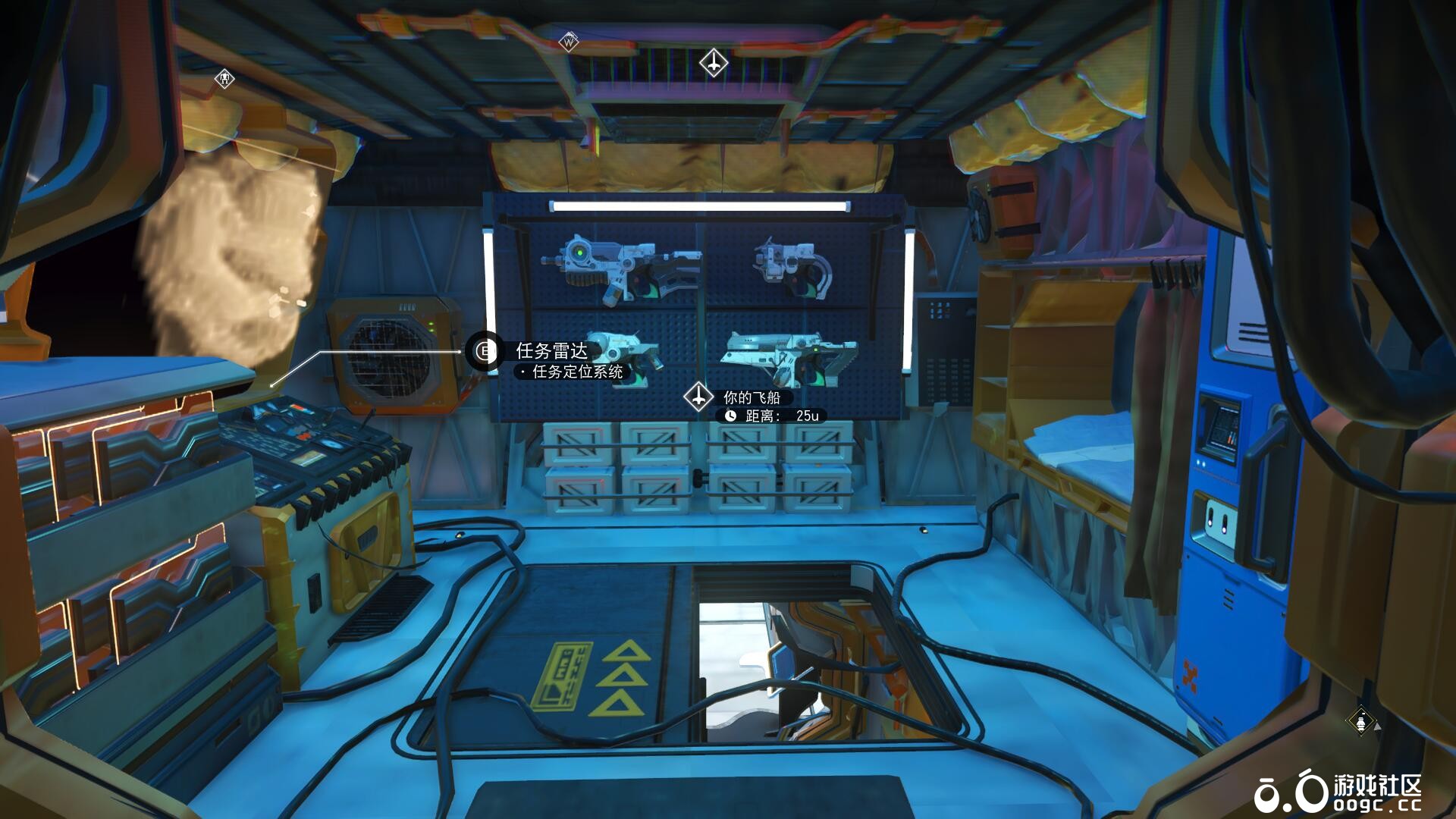
Task: Click the diamond W waypoint marker
Action: click(569, 42)
